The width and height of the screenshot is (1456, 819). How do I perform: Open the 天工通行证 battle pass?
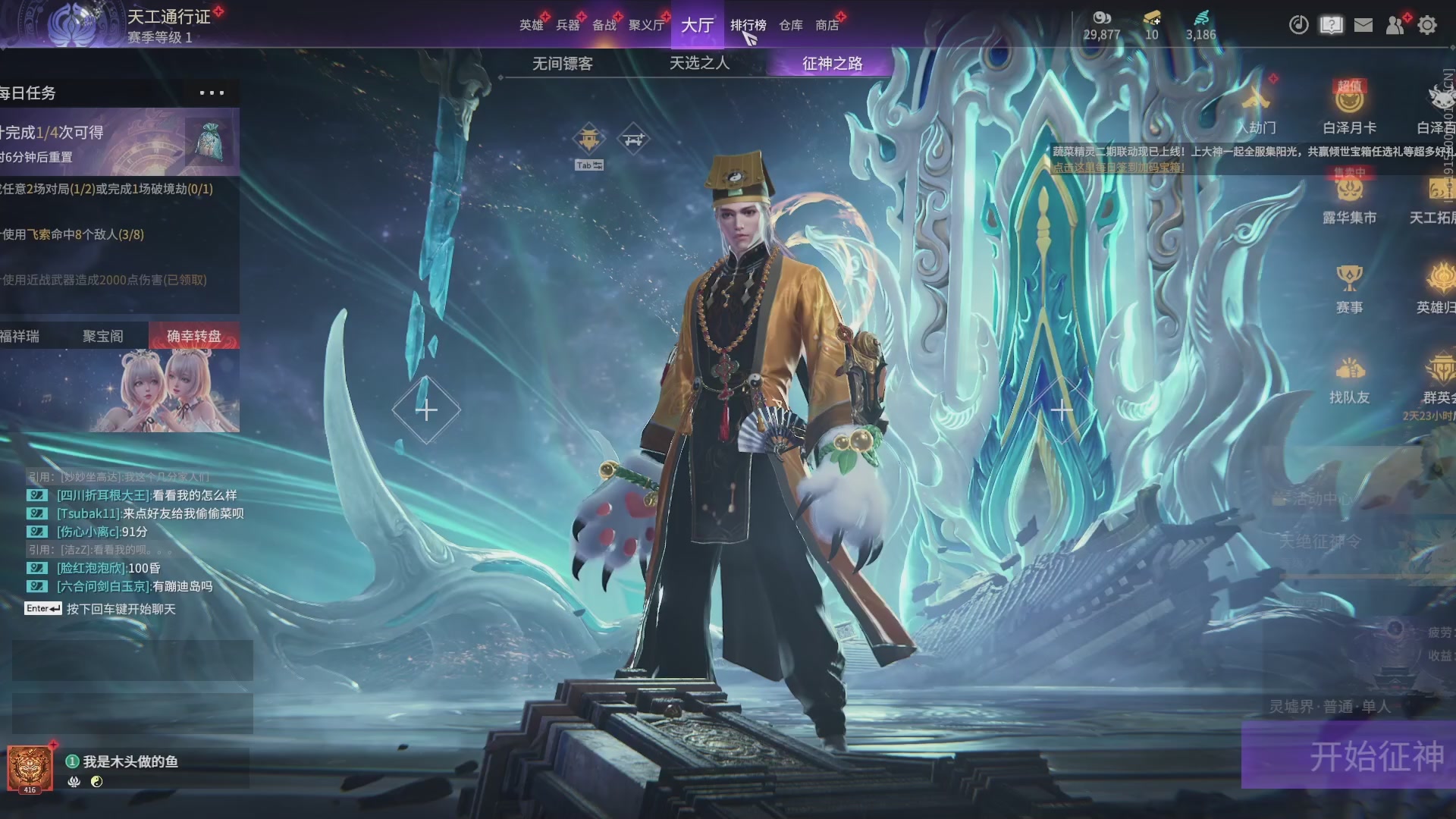point(168,17)
